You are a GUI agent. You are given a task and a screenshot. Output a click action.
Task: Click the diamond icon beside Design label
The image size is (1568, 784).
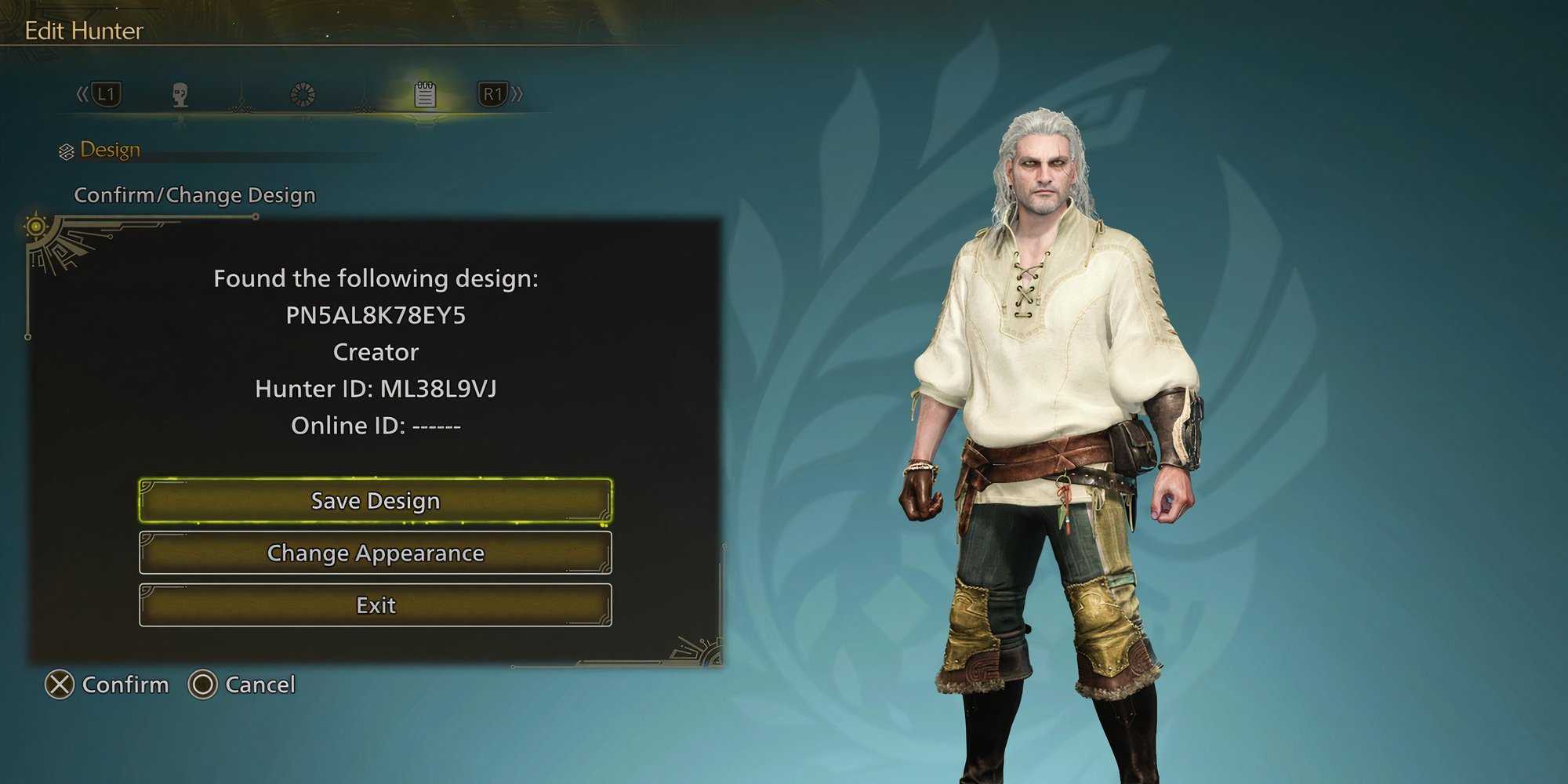(x=67, y=149)
